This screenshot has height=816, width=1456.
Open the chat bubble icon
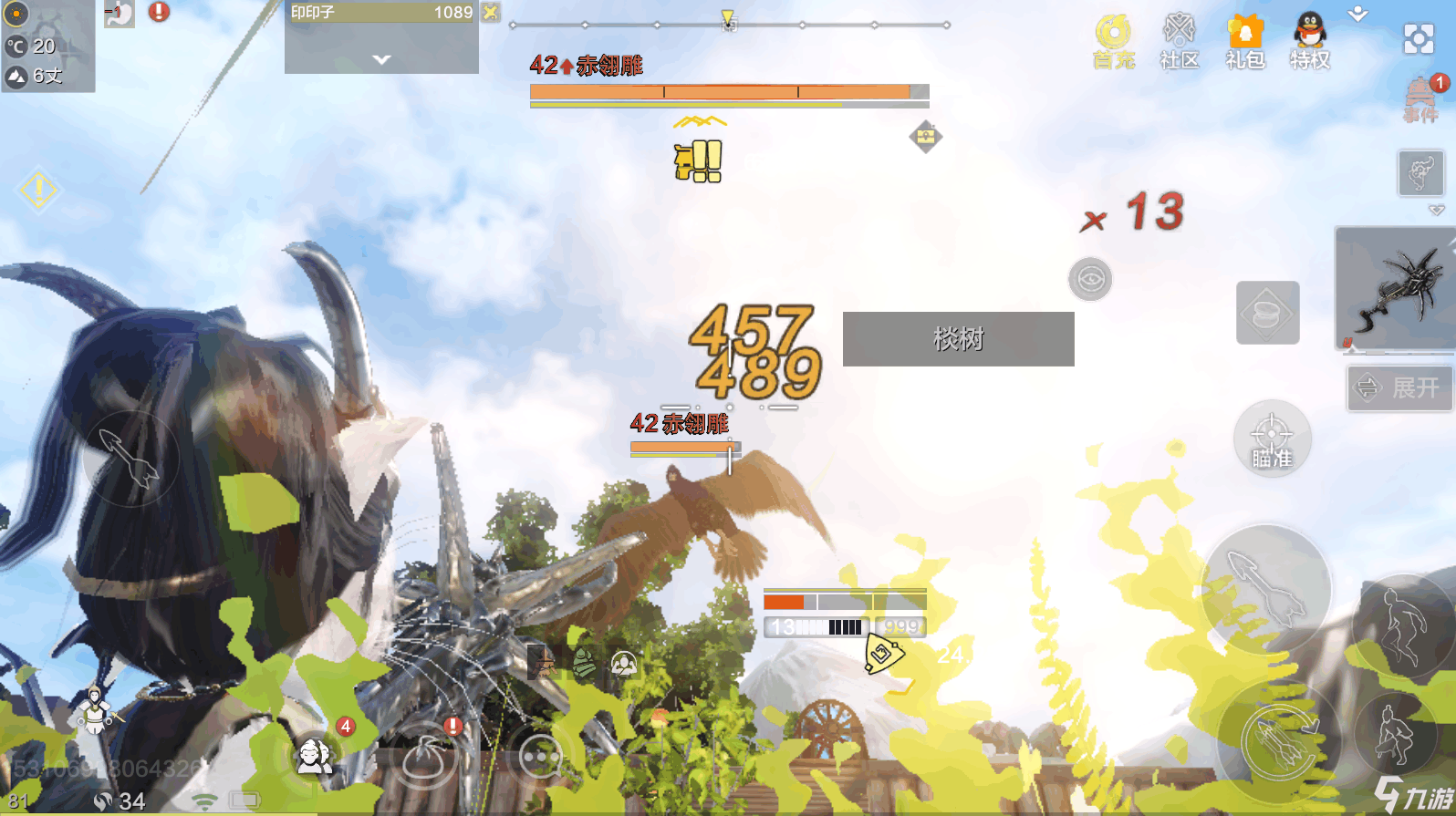(x=541, y=756)
